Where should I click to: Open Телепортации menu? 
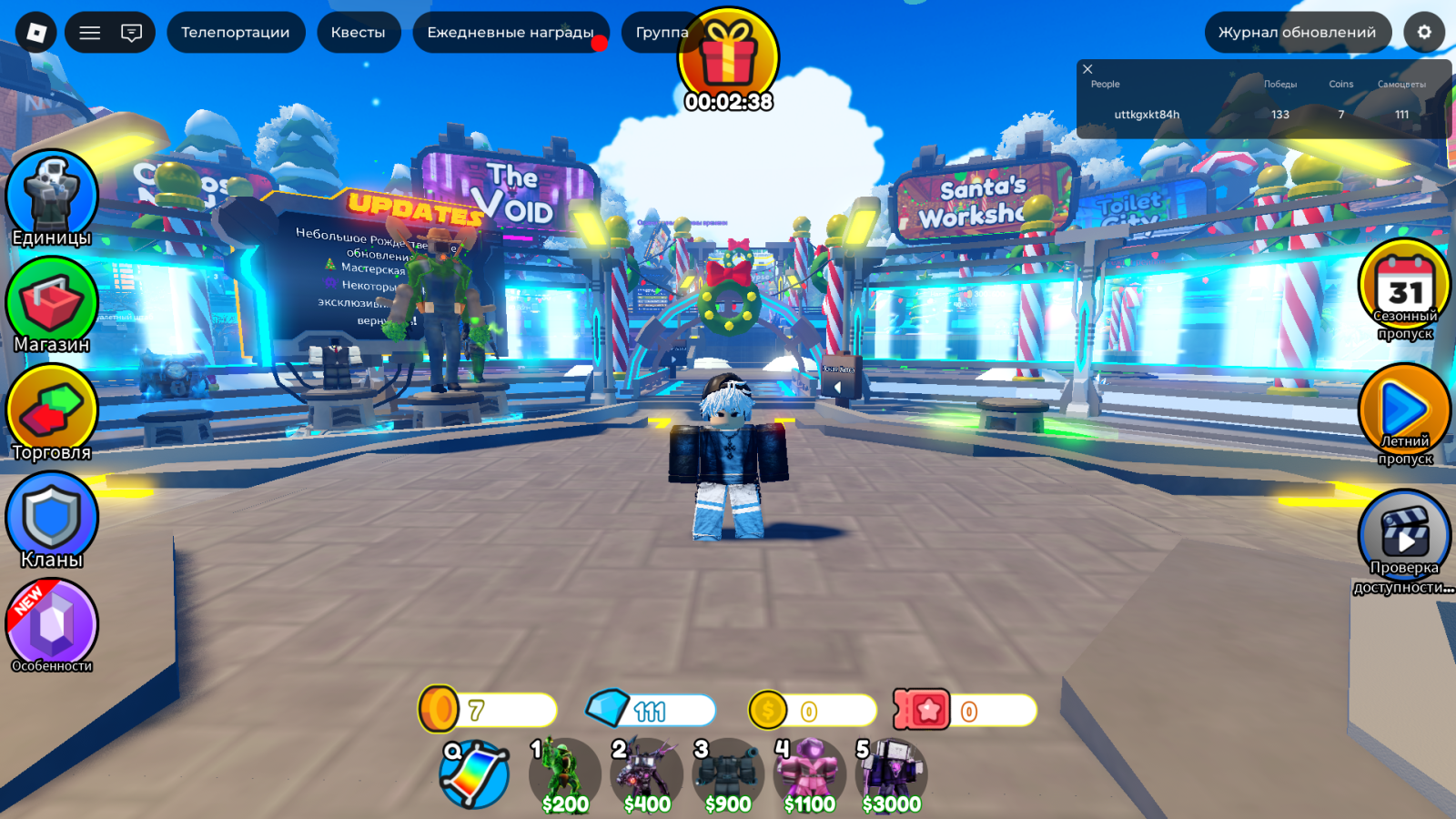pyautogui.click(x=236, y=32)
